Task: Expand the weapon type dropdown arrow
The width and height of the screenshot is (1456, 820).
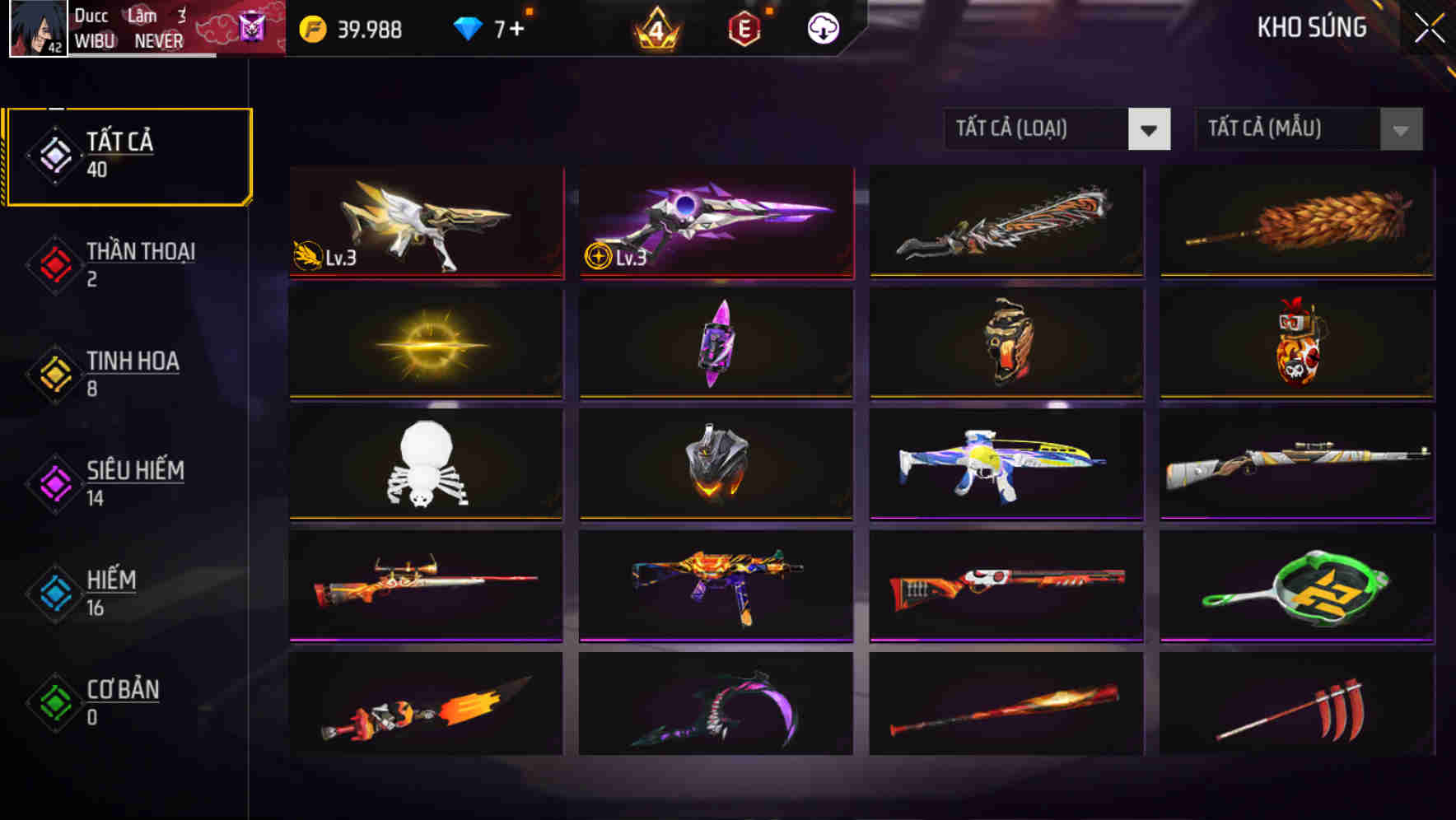Action: coord(1150,129)
